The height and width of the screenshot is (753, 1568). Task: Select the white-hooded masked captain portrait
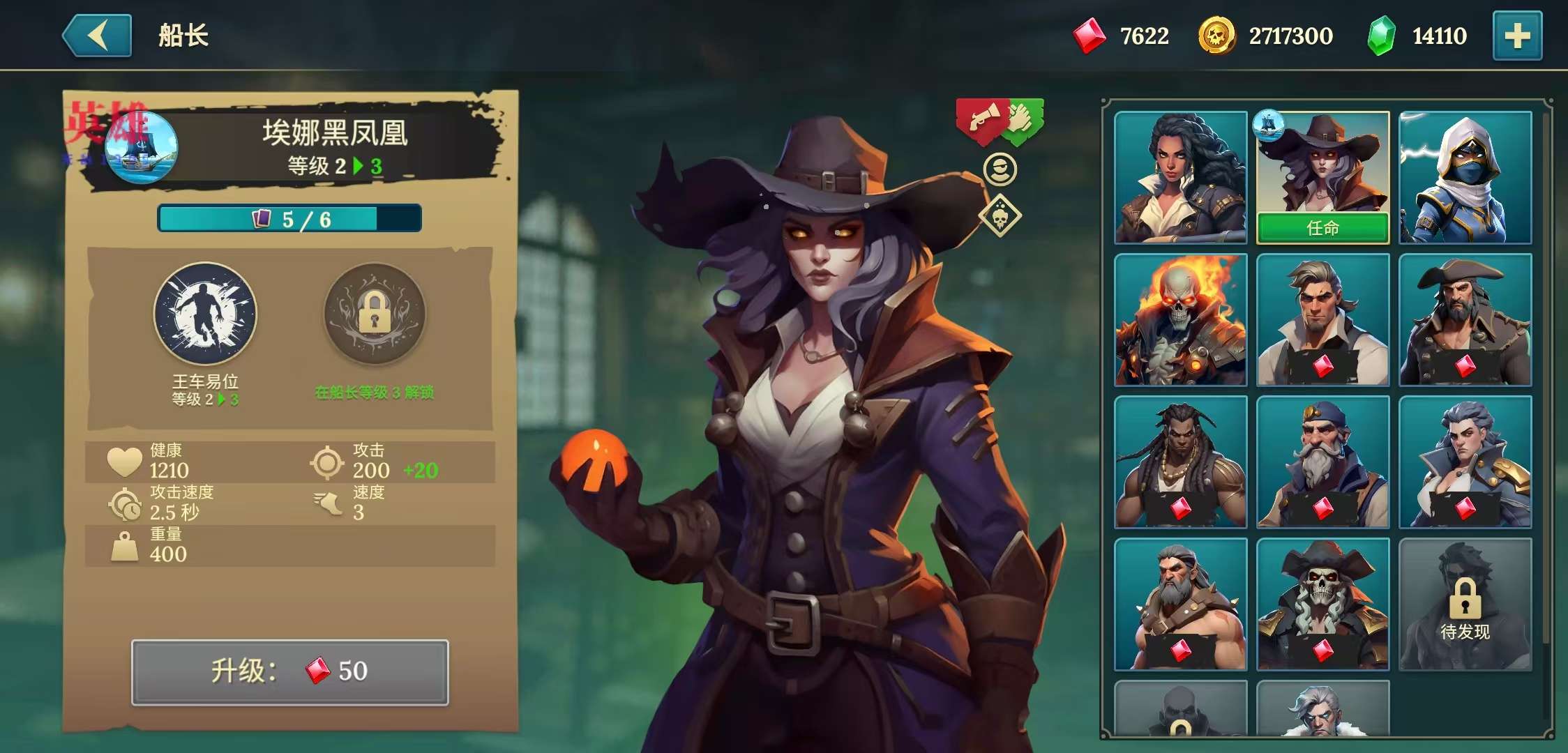[1465, 178]
